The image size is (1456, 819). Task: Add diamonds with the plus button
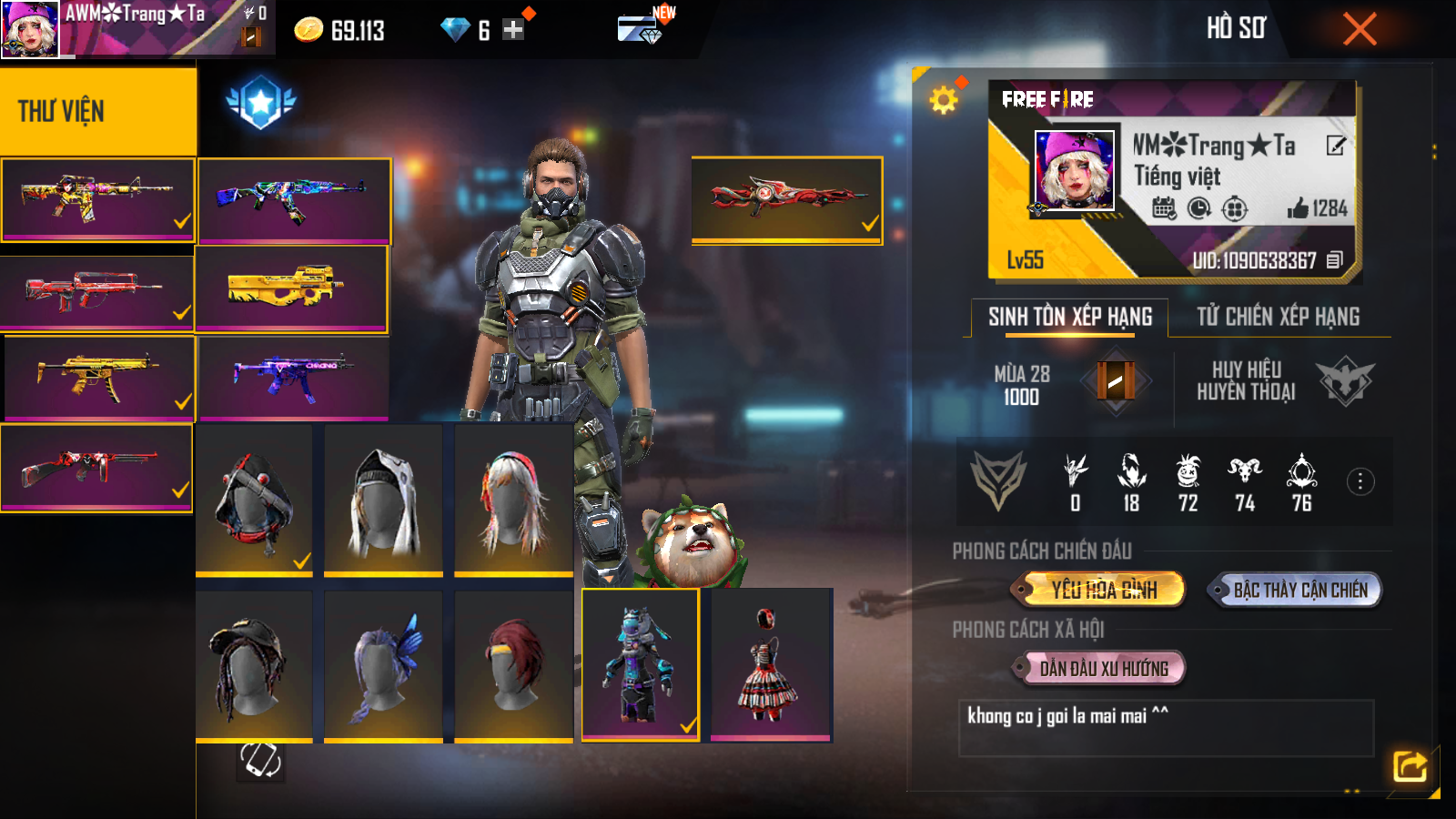(x=513, y=30)
